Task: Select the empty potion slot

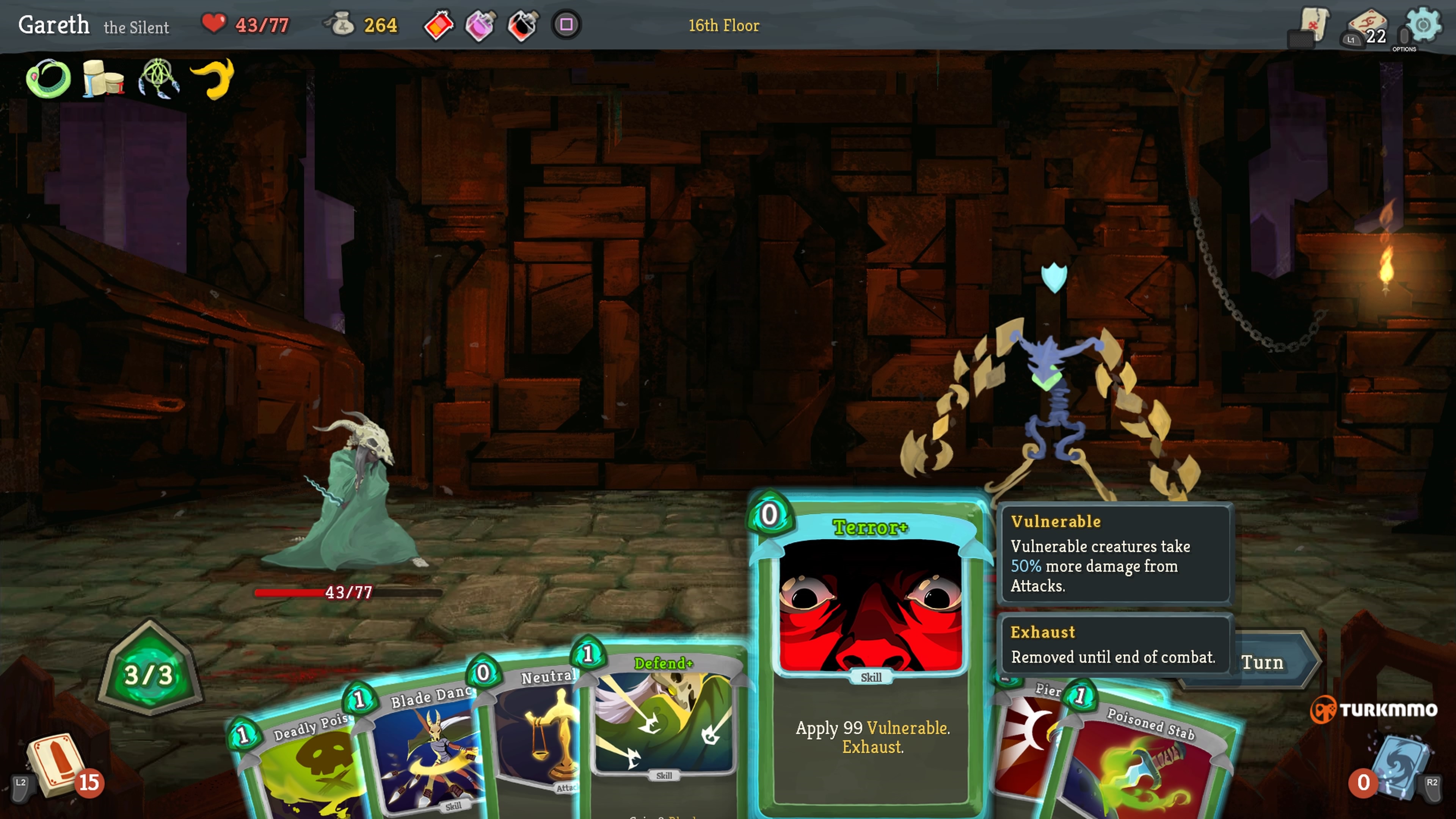Action: click(x=566, y=25)
